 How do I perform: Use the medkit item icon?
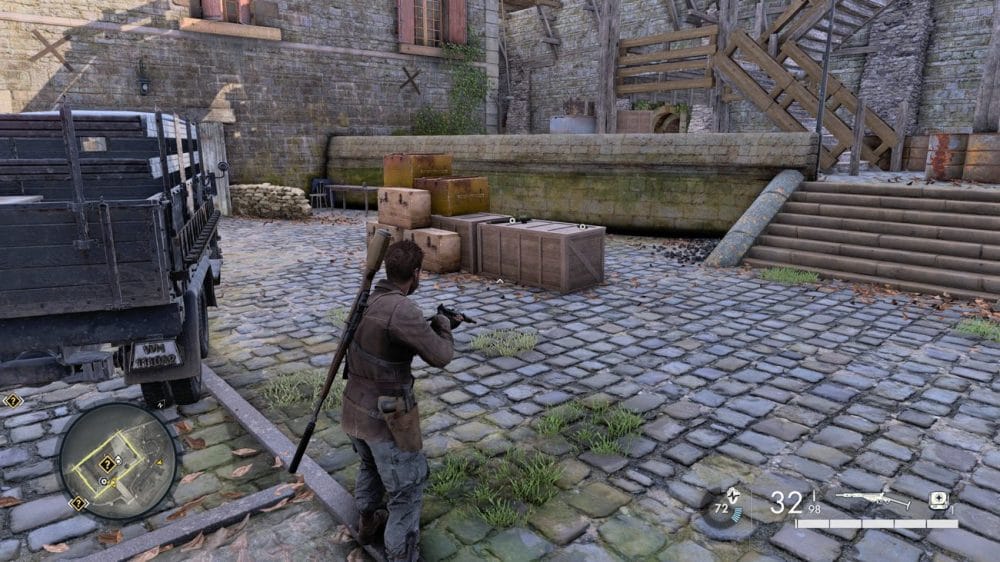point(938,500)
